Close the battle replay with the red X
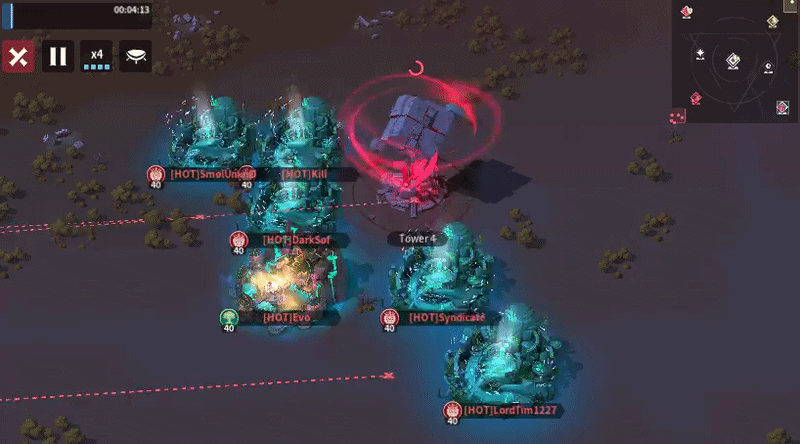 [x=17, y=56]
